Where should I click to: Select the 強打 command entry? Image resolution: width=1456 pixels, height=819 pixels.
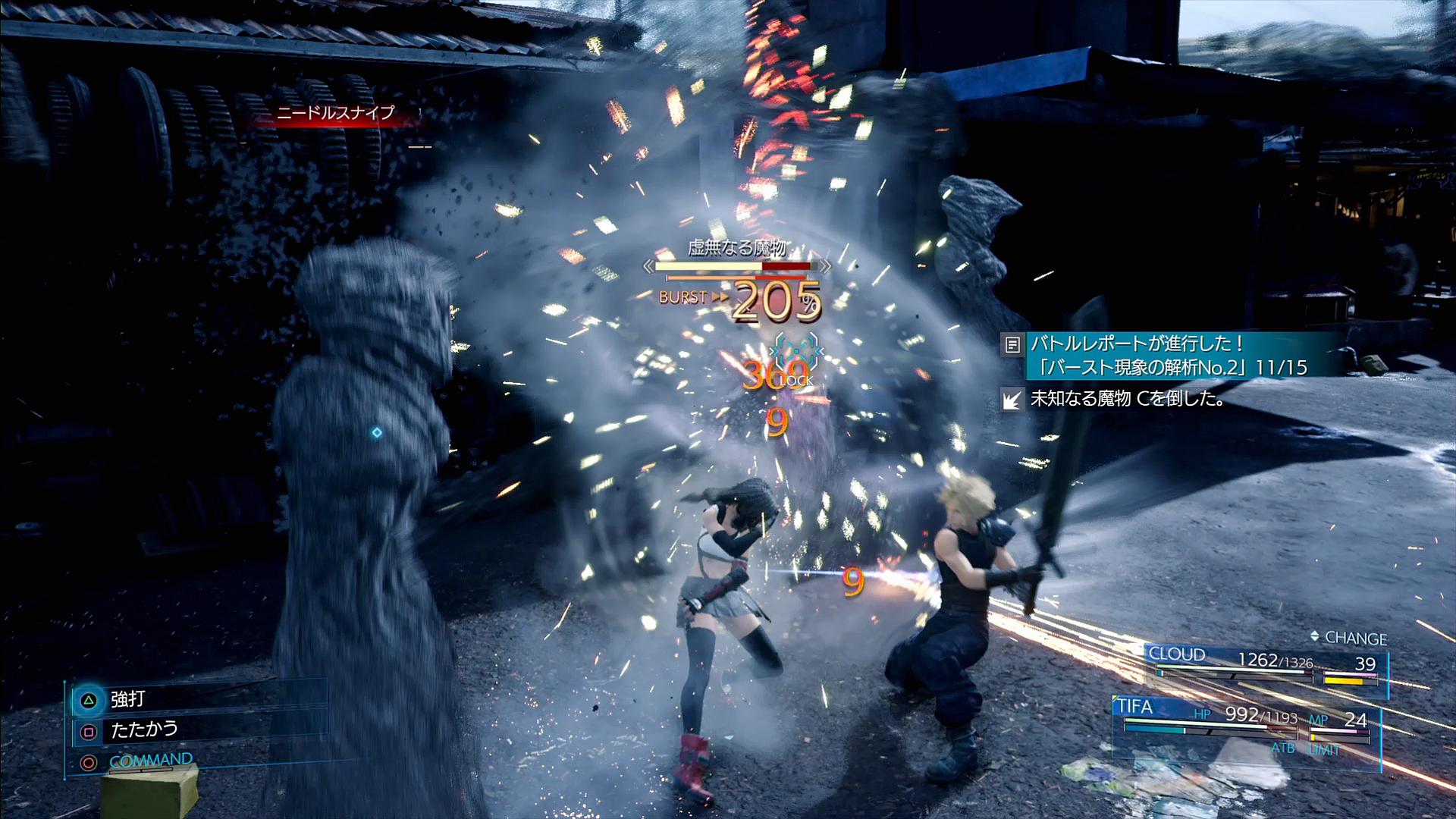127,698
